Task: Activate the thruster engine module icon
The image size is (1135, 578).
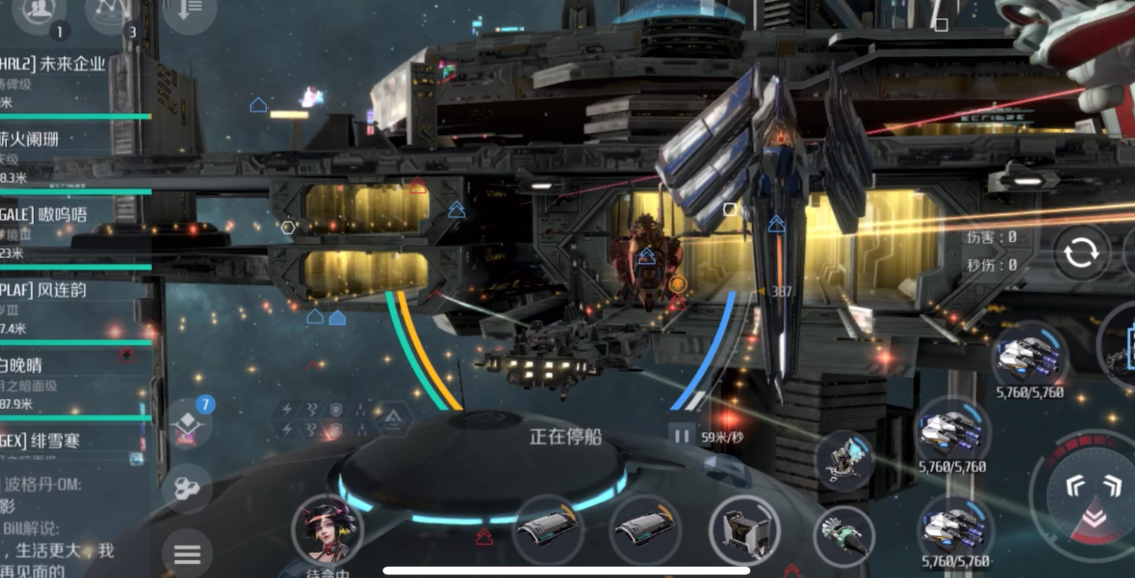Action: coord(843,533)
